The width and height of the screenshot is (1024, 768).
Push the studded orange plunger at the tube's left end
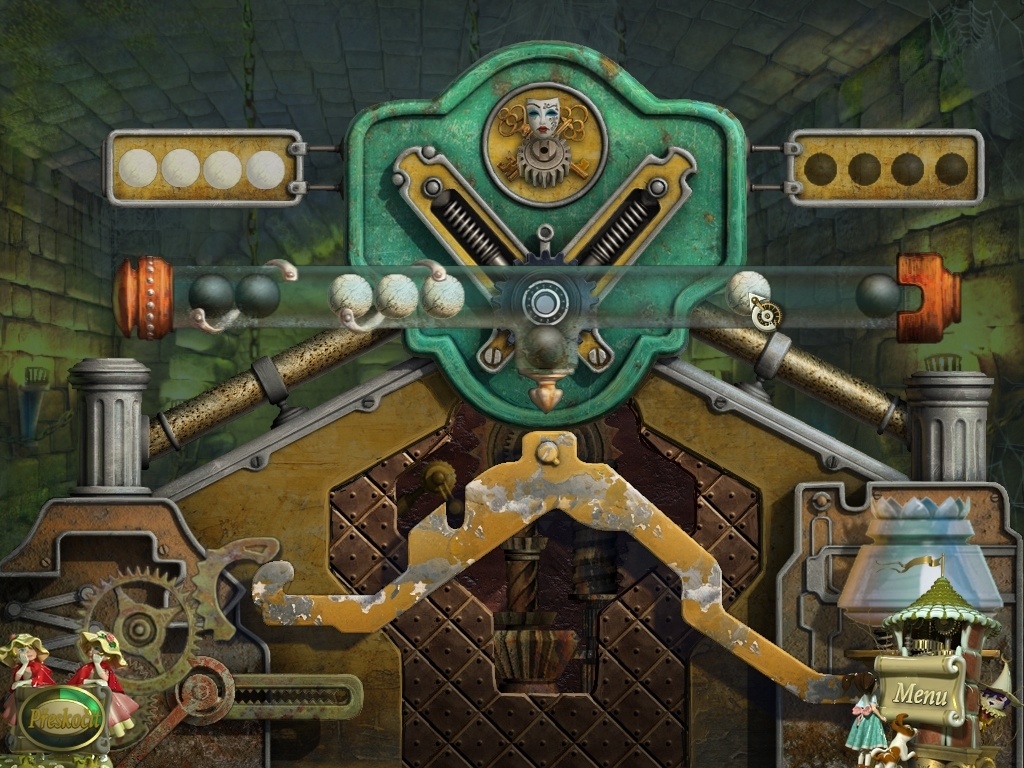142,297
